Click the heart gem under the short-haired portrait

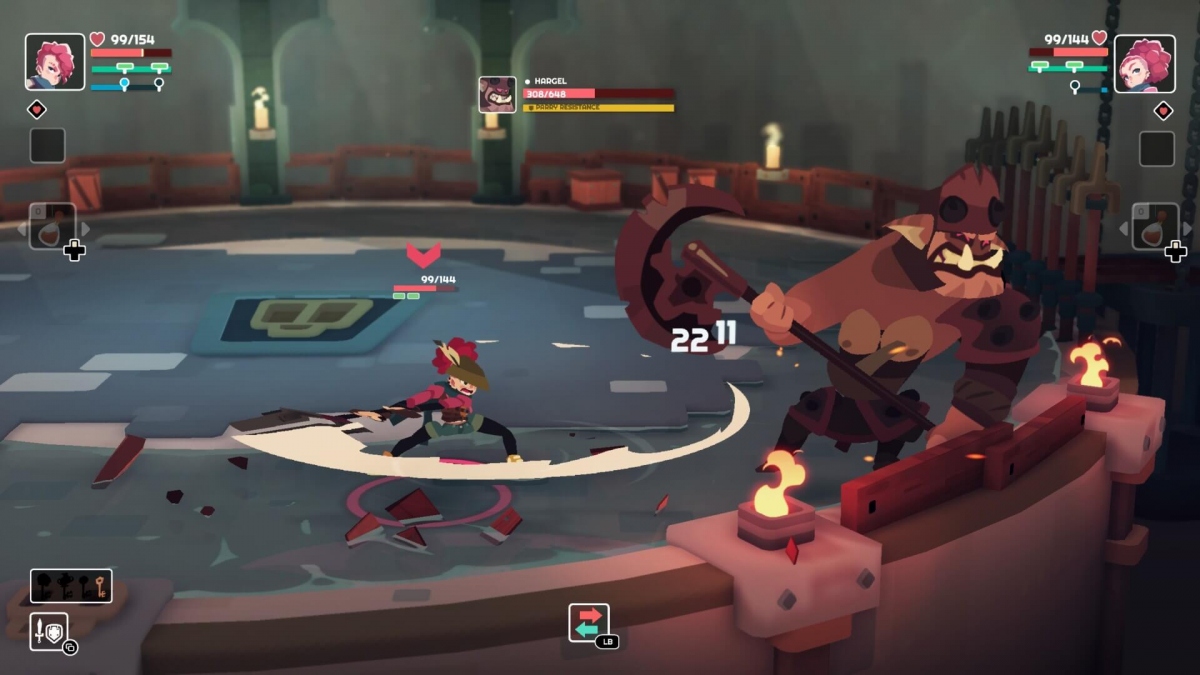(37, 109)
